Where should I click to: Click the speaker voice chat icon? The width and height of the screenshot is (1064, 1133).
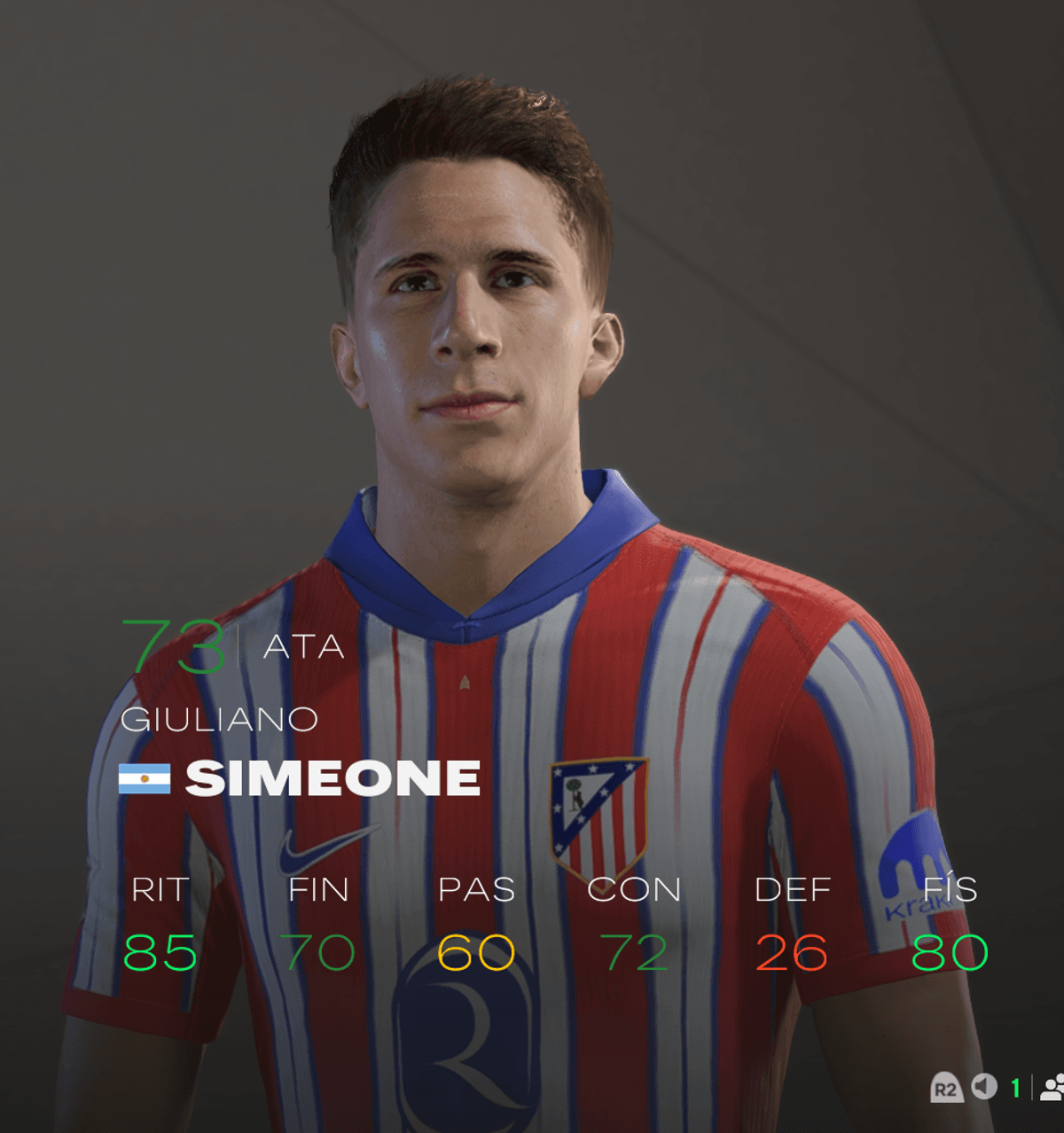pos(984,1087)
